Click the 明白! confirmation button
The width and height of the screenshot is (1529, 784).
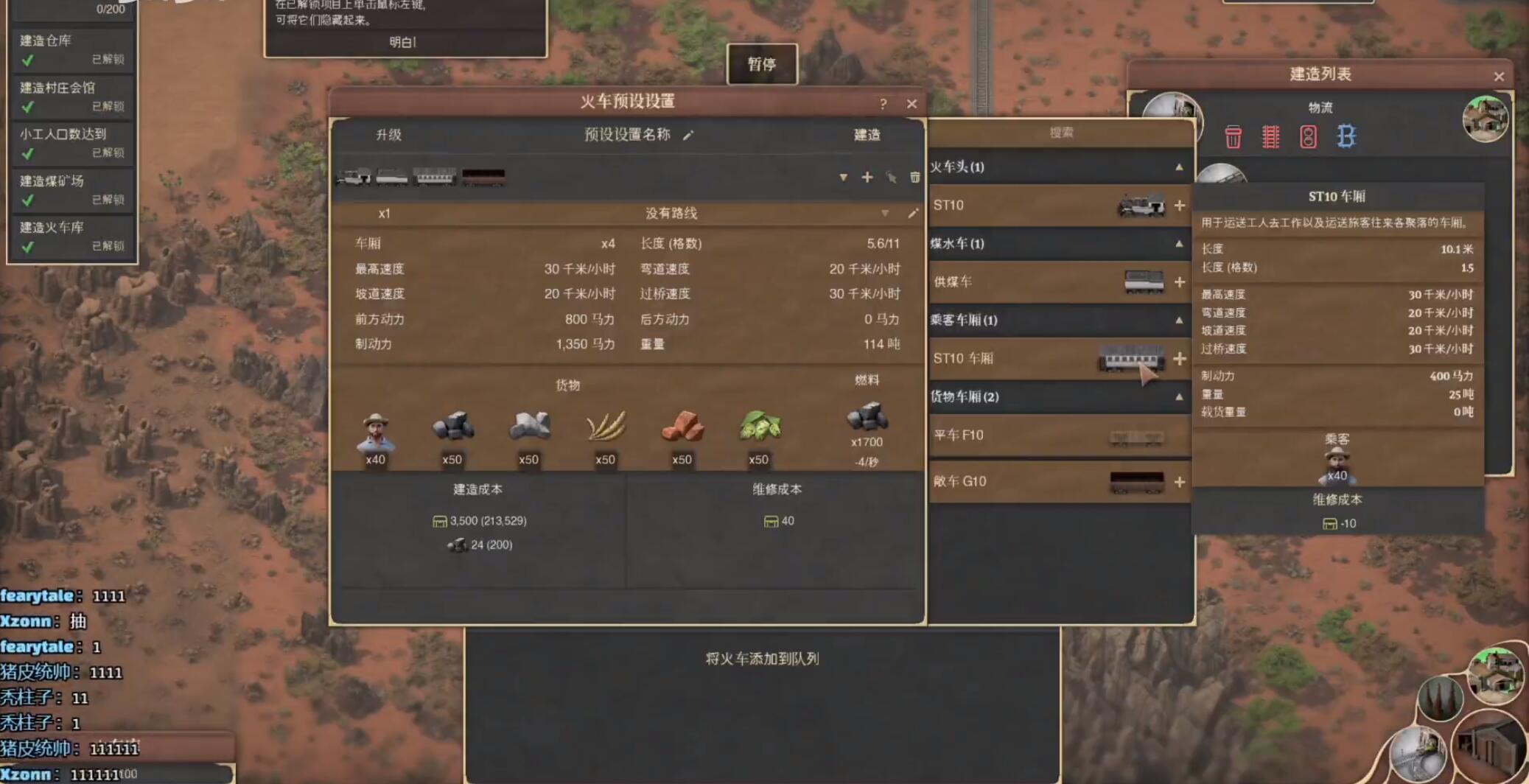point(403,42)
